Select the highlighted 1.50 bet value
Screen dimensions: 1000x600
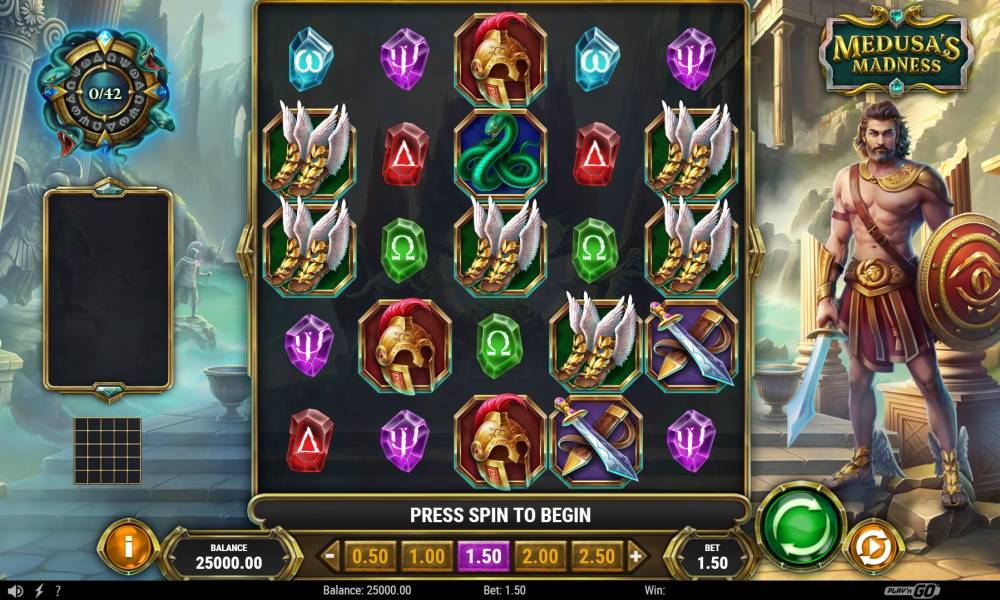483,555
